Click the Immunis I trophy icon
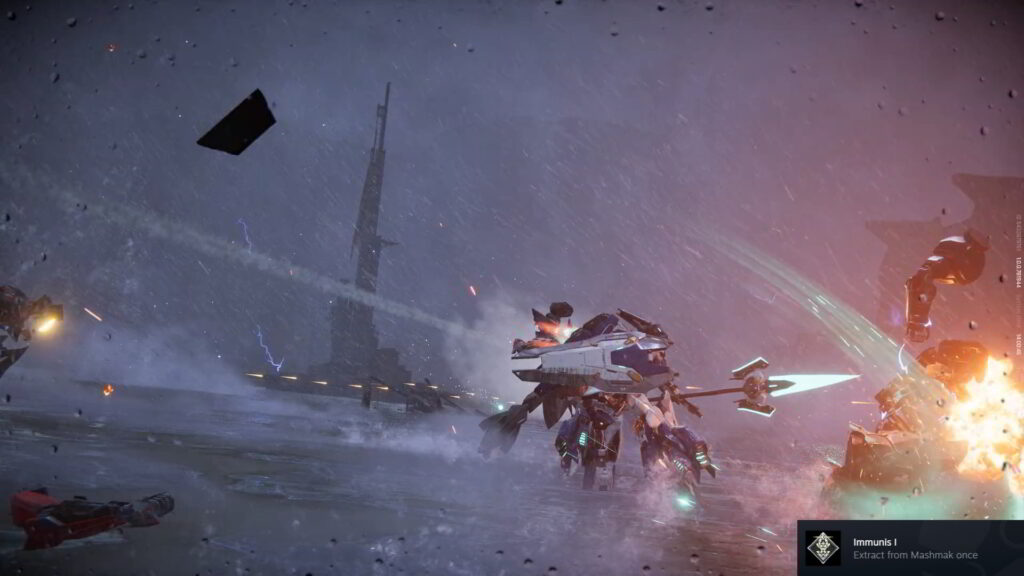The width and height of the screenshot is (1024, 576). tap(823, 548)
